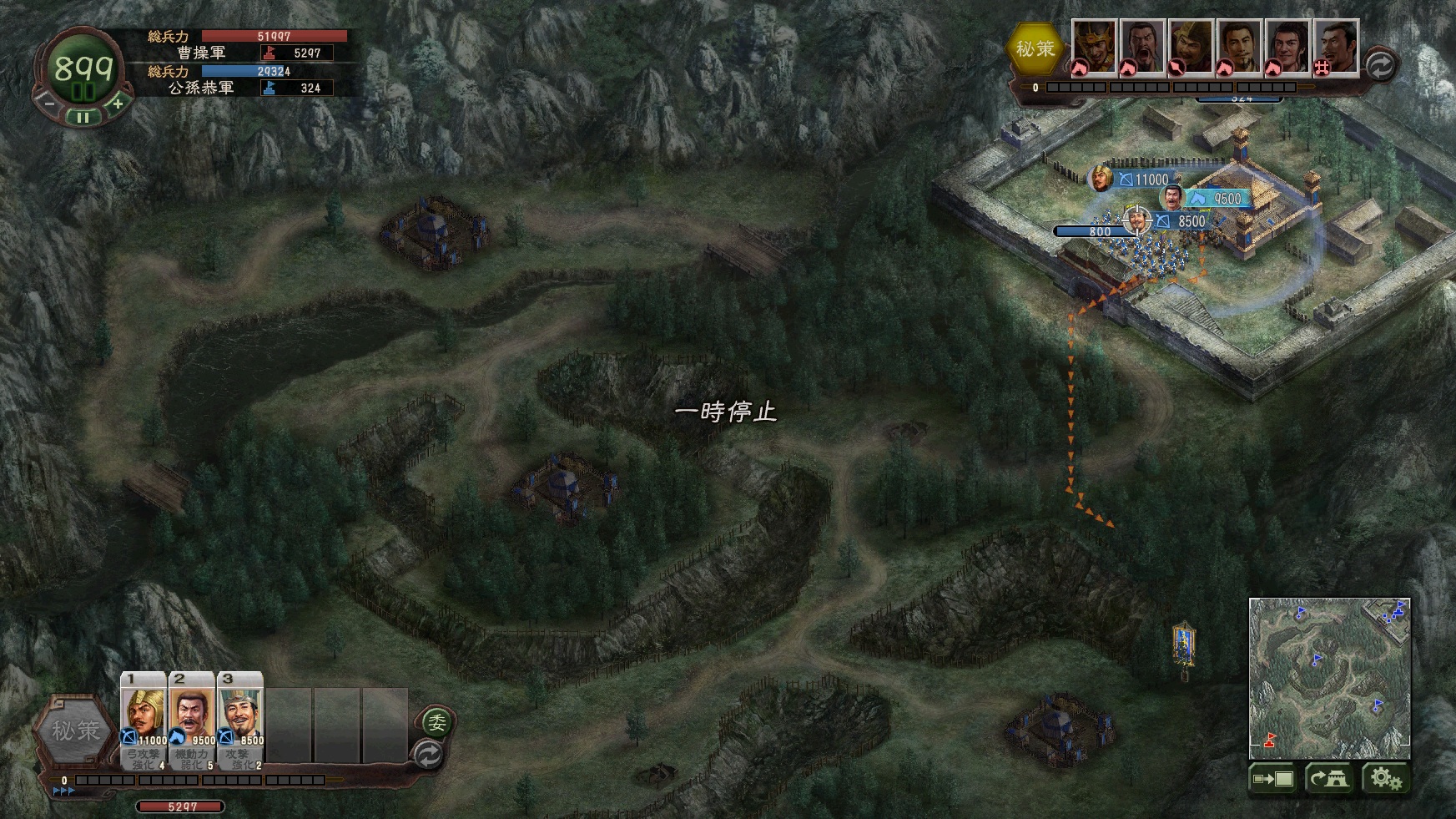Decrease game speed with the minus button
The image size is (1456, 819).
click(x=48, y=104)
